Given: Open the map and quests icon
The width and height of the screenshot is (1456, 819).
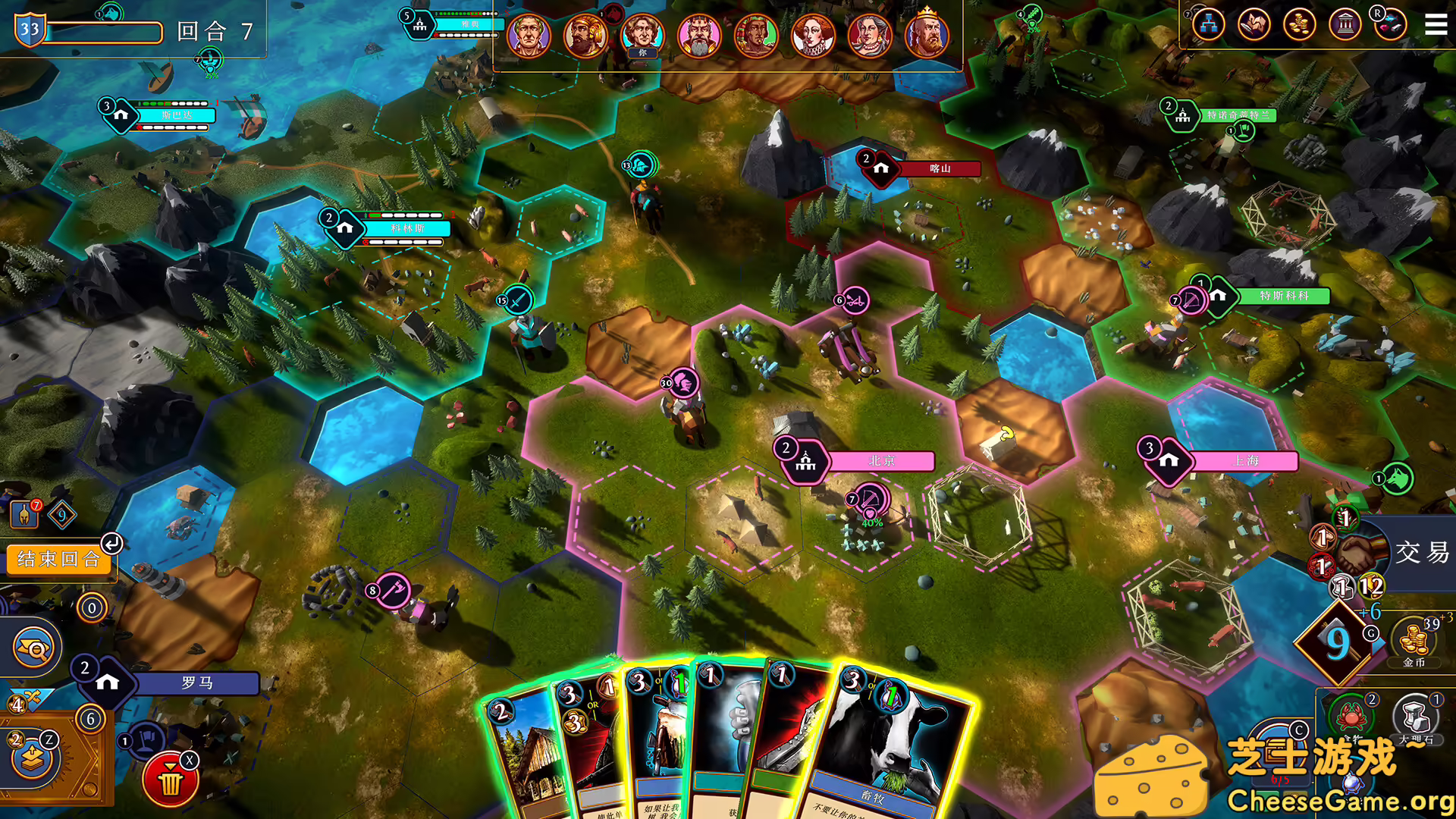Looking at the screenshot, I should 1252,24.
